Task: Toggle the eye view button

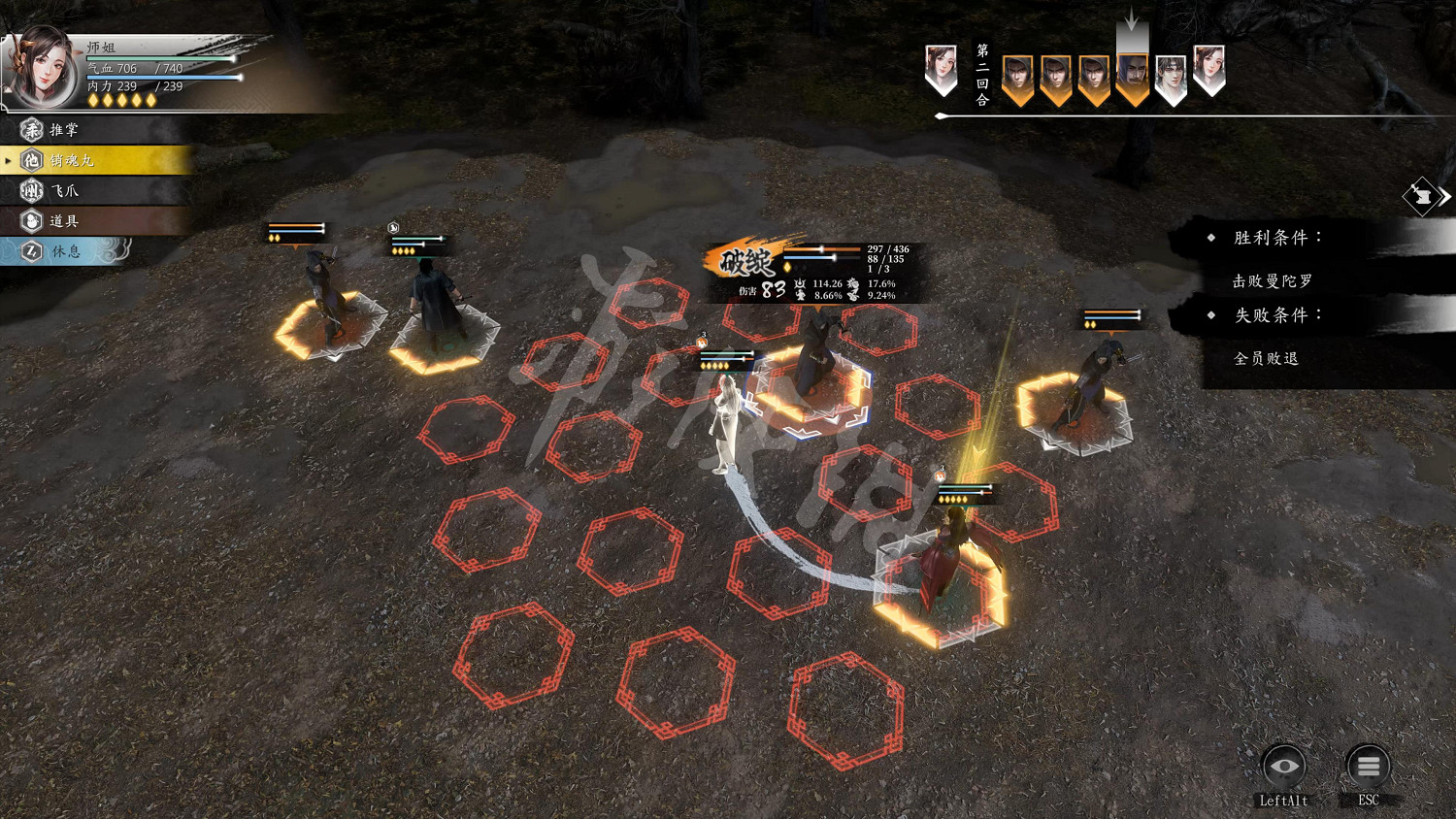Action: pyautogui.click(x=1283, y=768)
